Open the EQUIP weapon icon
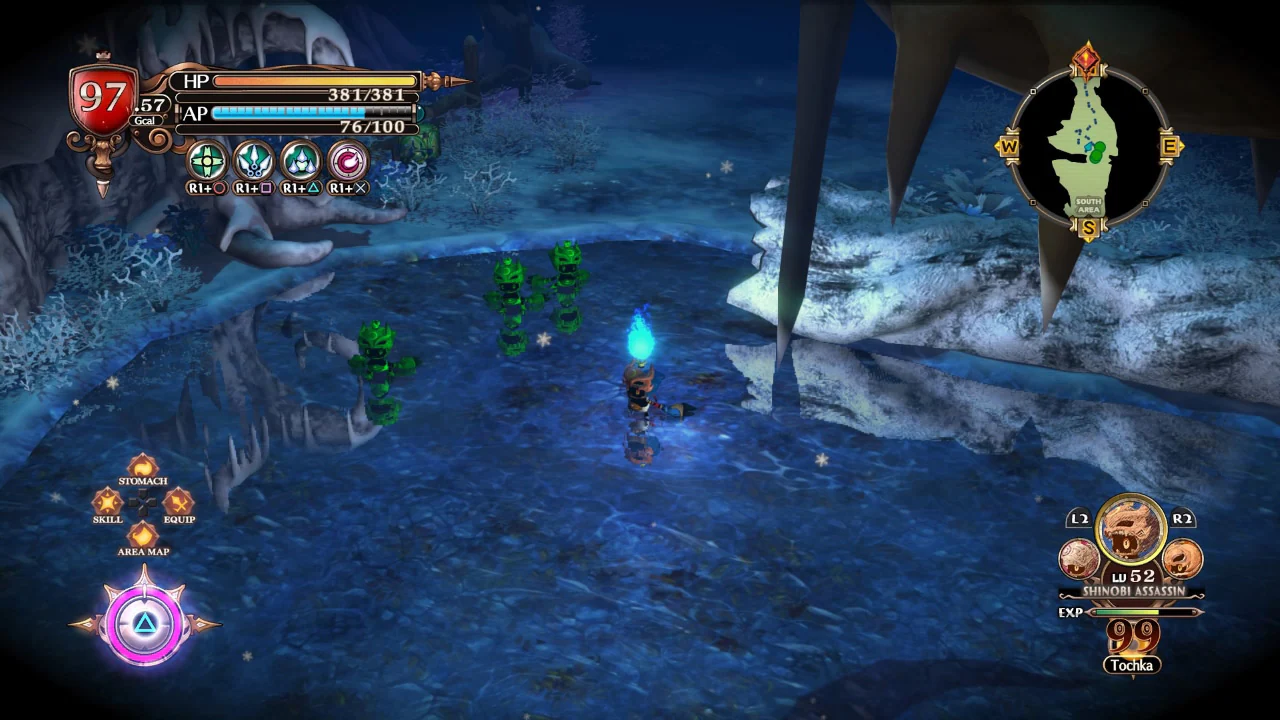 pos(178,502)
